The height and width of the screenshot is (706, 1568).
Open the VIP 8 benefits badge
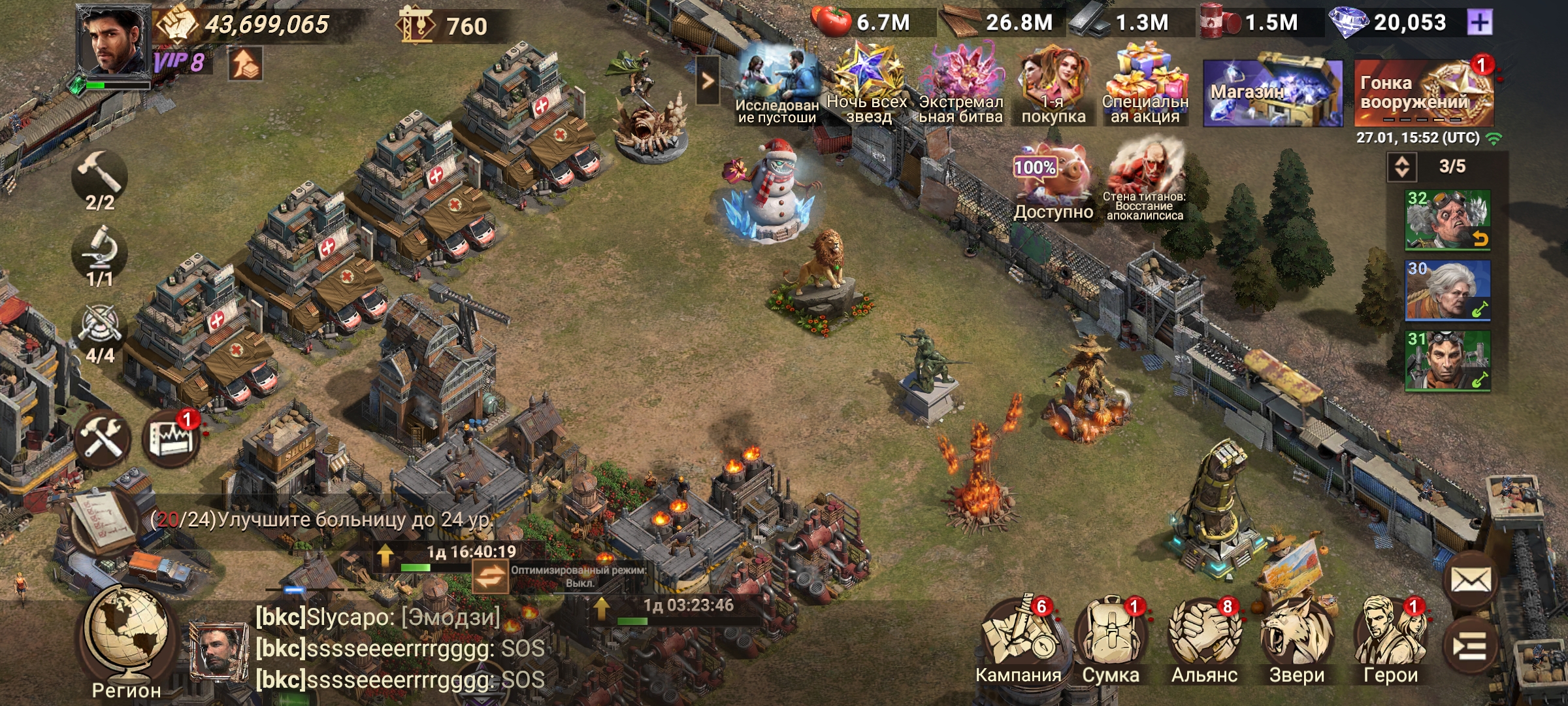tap(179, 63)
